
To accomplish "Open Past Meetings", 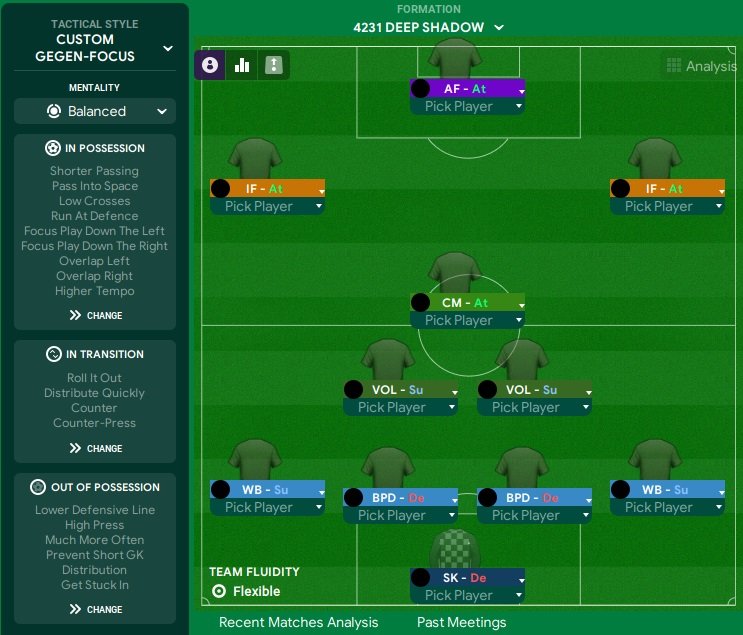I will point(461,622).
